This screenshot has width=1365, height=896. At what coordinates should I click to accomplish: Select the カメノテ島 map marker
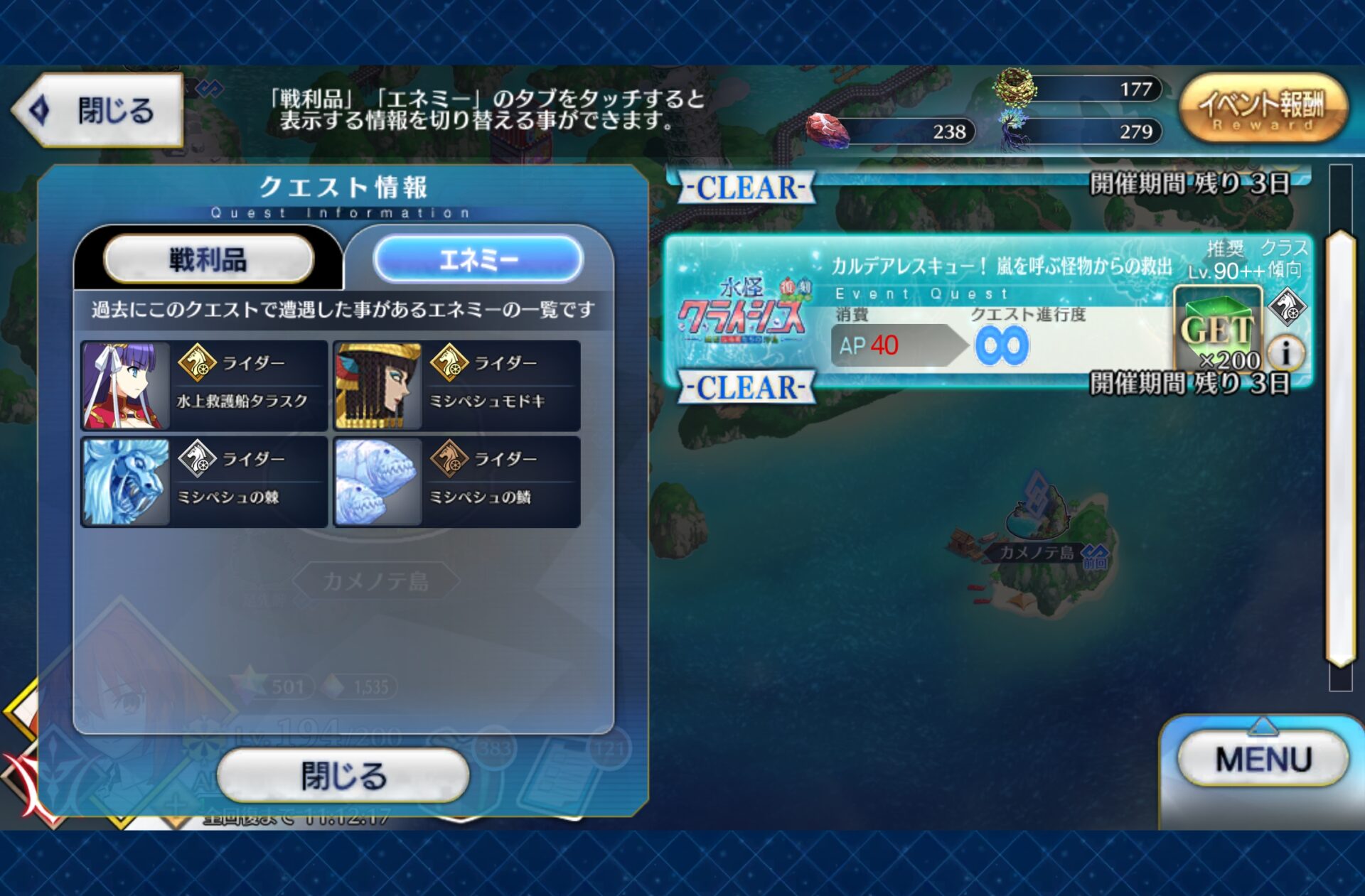(1039, 551)
